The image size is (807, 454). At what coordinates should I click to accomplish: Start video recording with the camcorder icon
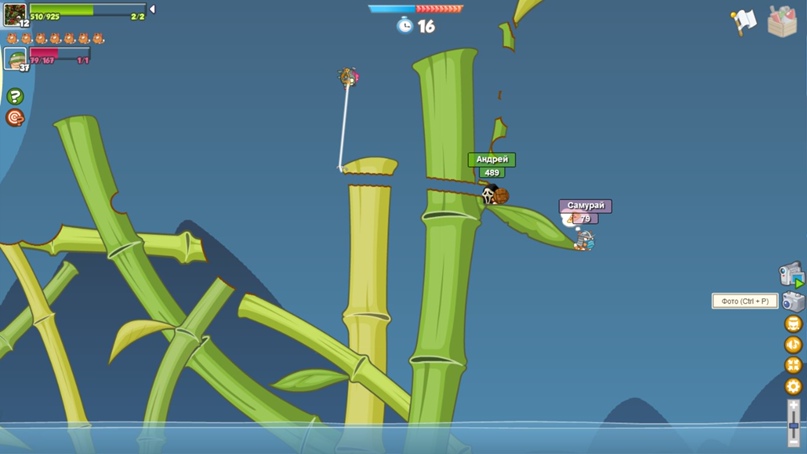[x=791, y=274]
